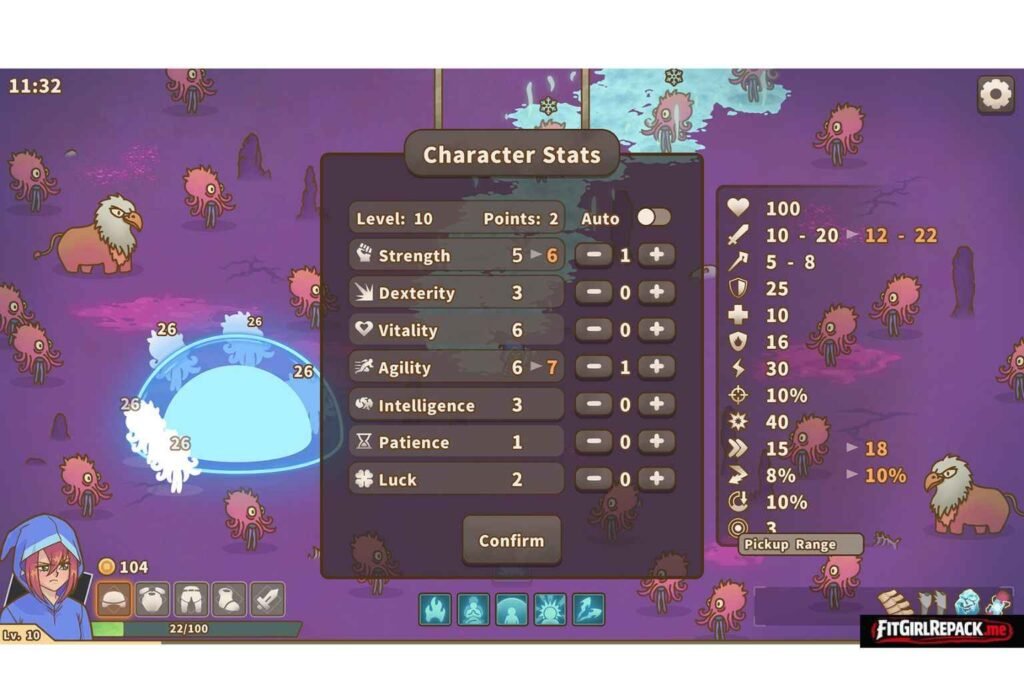Increase Intelligence by one point

point(656,404)
